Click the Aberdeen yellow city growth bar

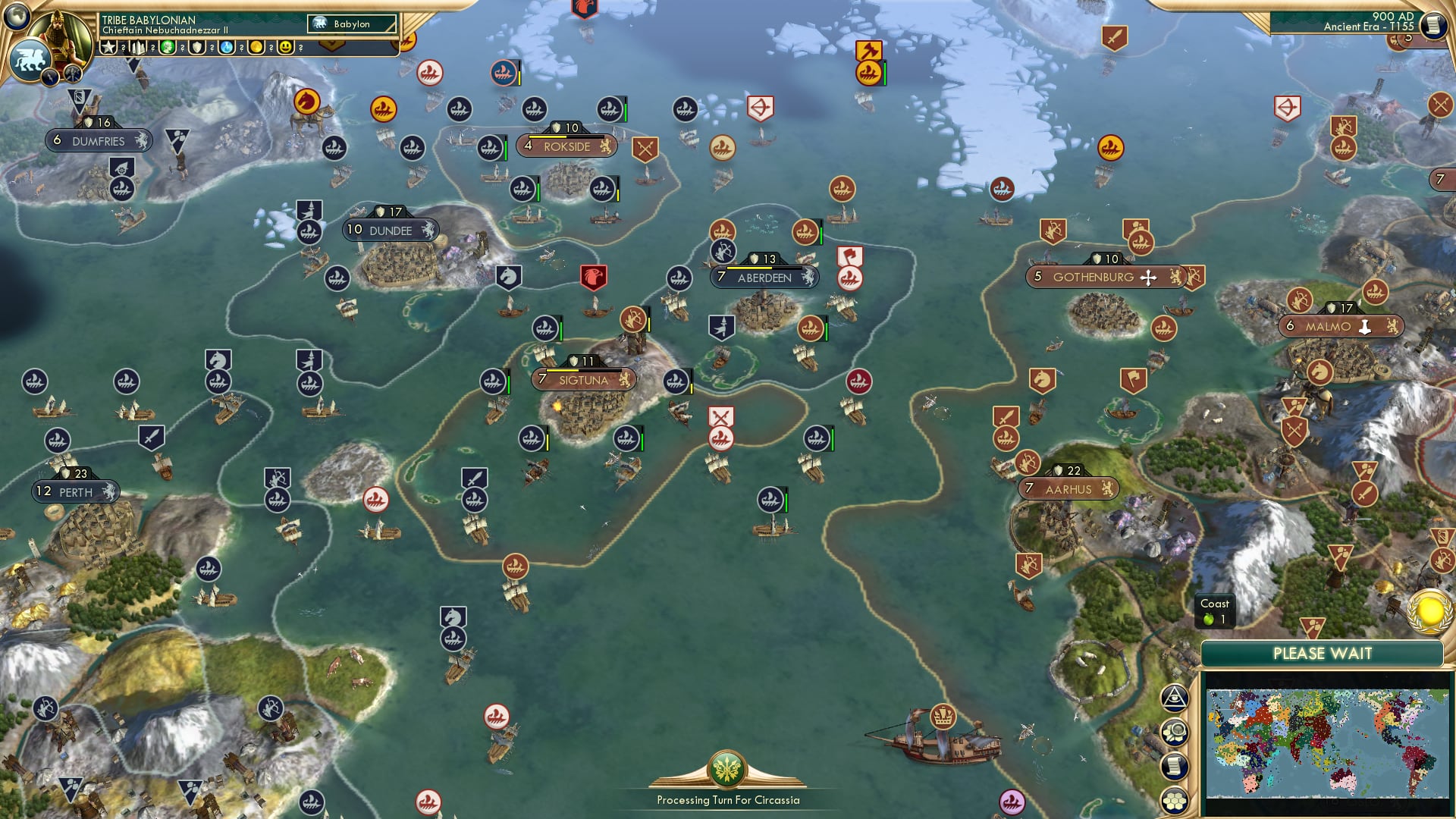click(x=751, y=267)
